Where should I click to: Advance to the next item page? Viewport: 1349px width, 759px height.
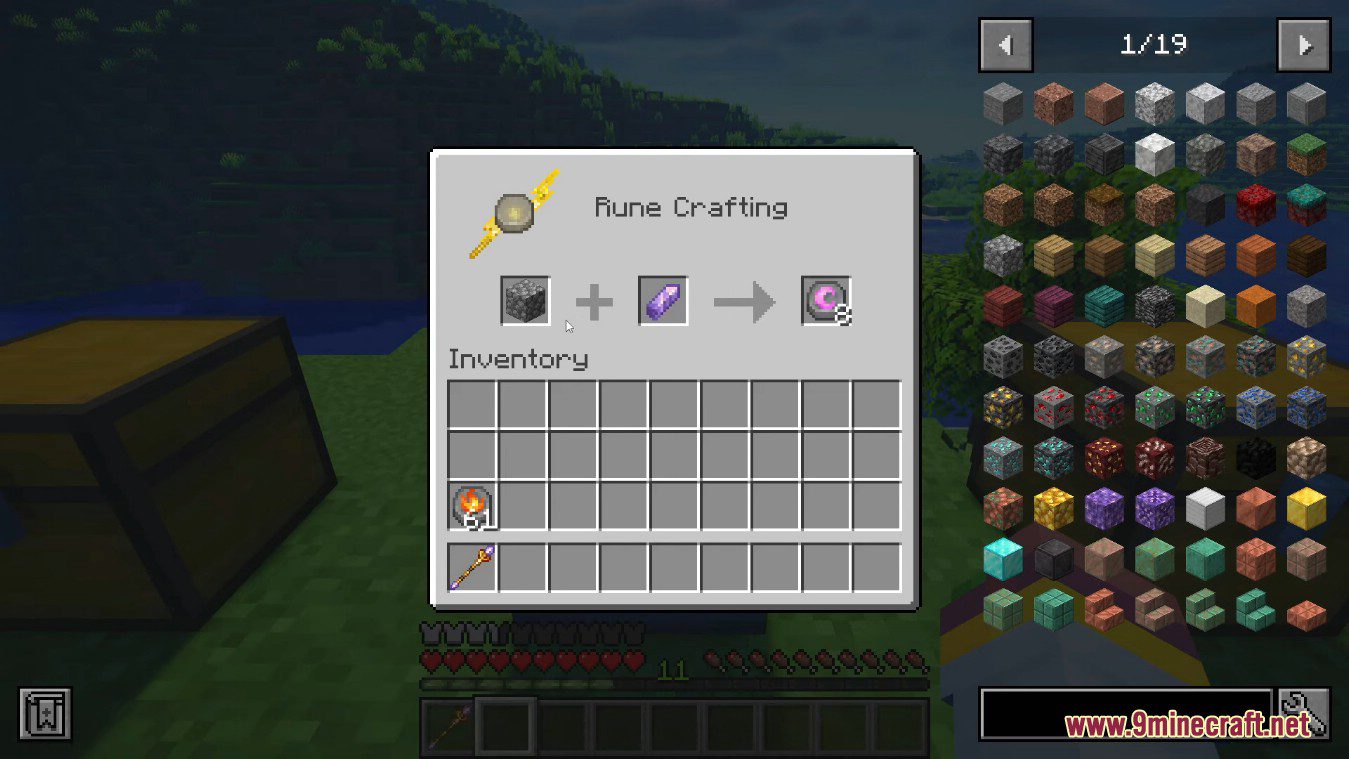pyautogui.click(x=1303, y=44)
